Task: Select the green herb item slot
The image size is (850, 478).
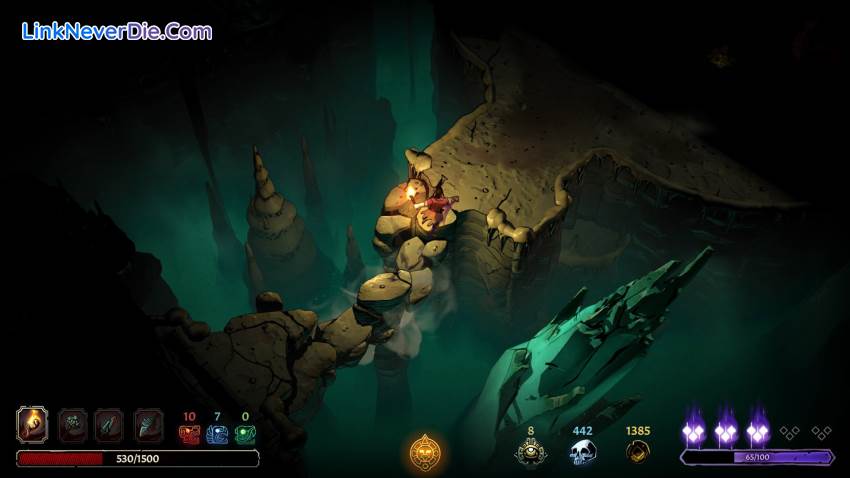Action: pyautogui.click(x=72, y=425)
